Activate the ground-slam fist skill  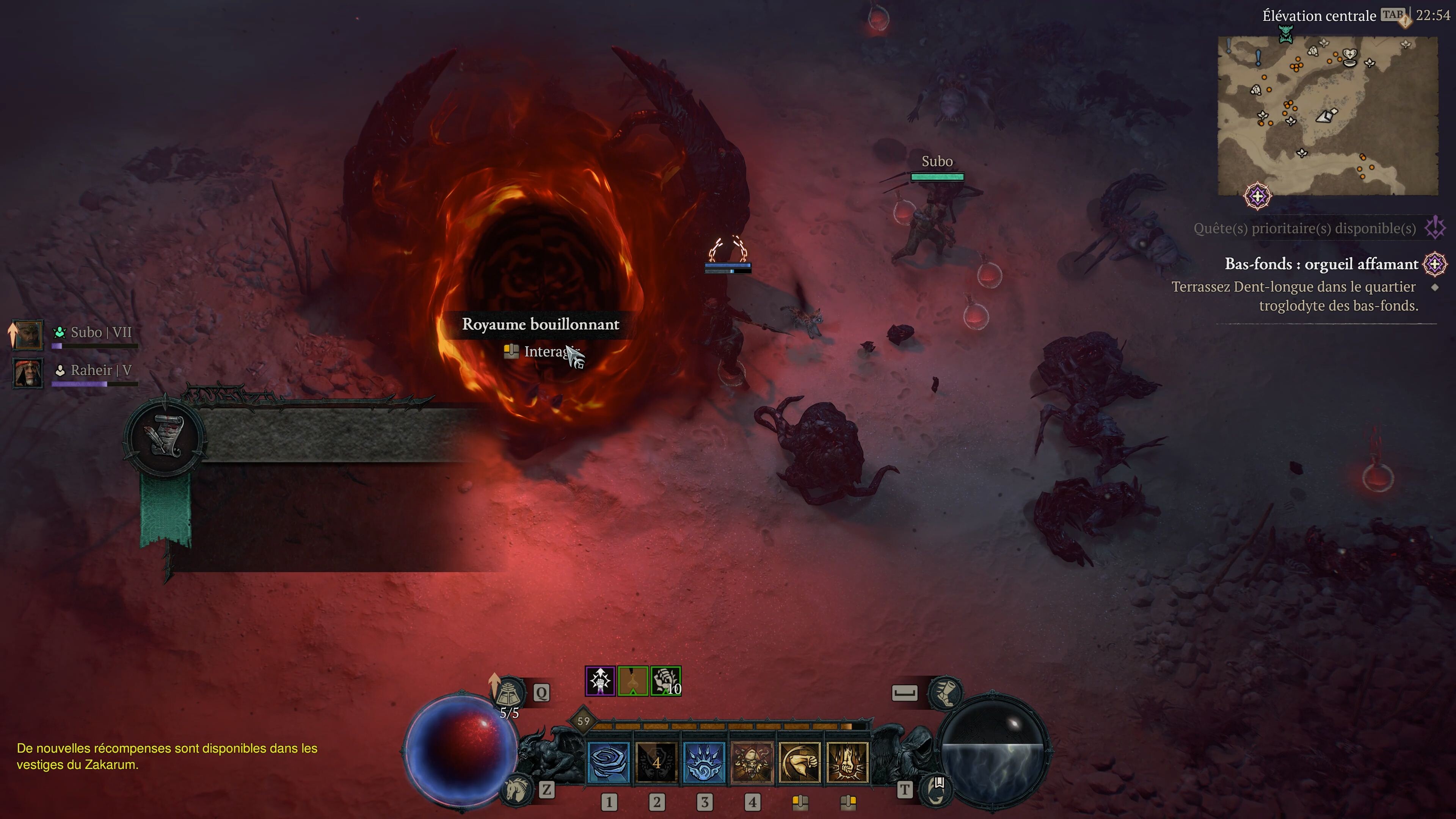pos(847,763)
